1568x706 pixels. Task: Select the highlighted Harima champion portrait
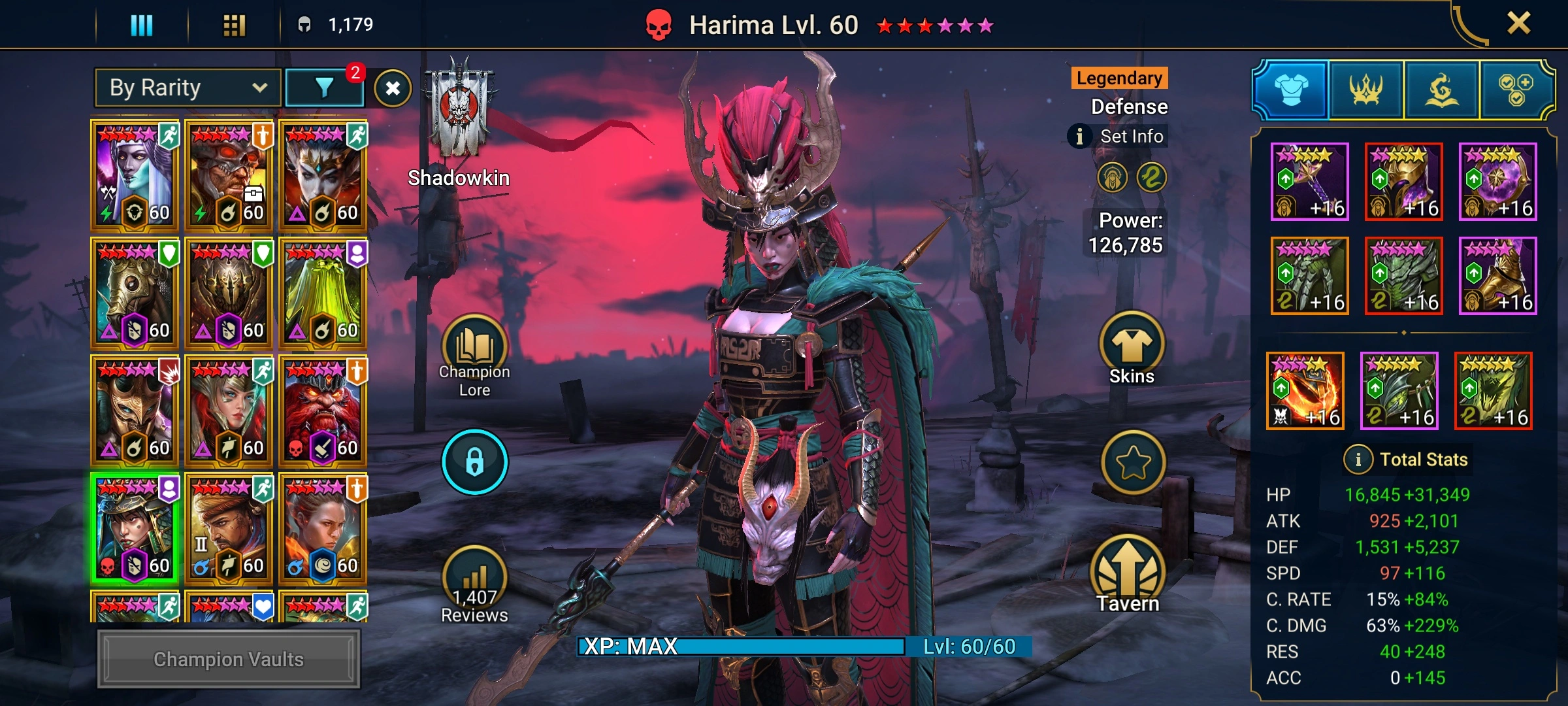pos(135,528)
